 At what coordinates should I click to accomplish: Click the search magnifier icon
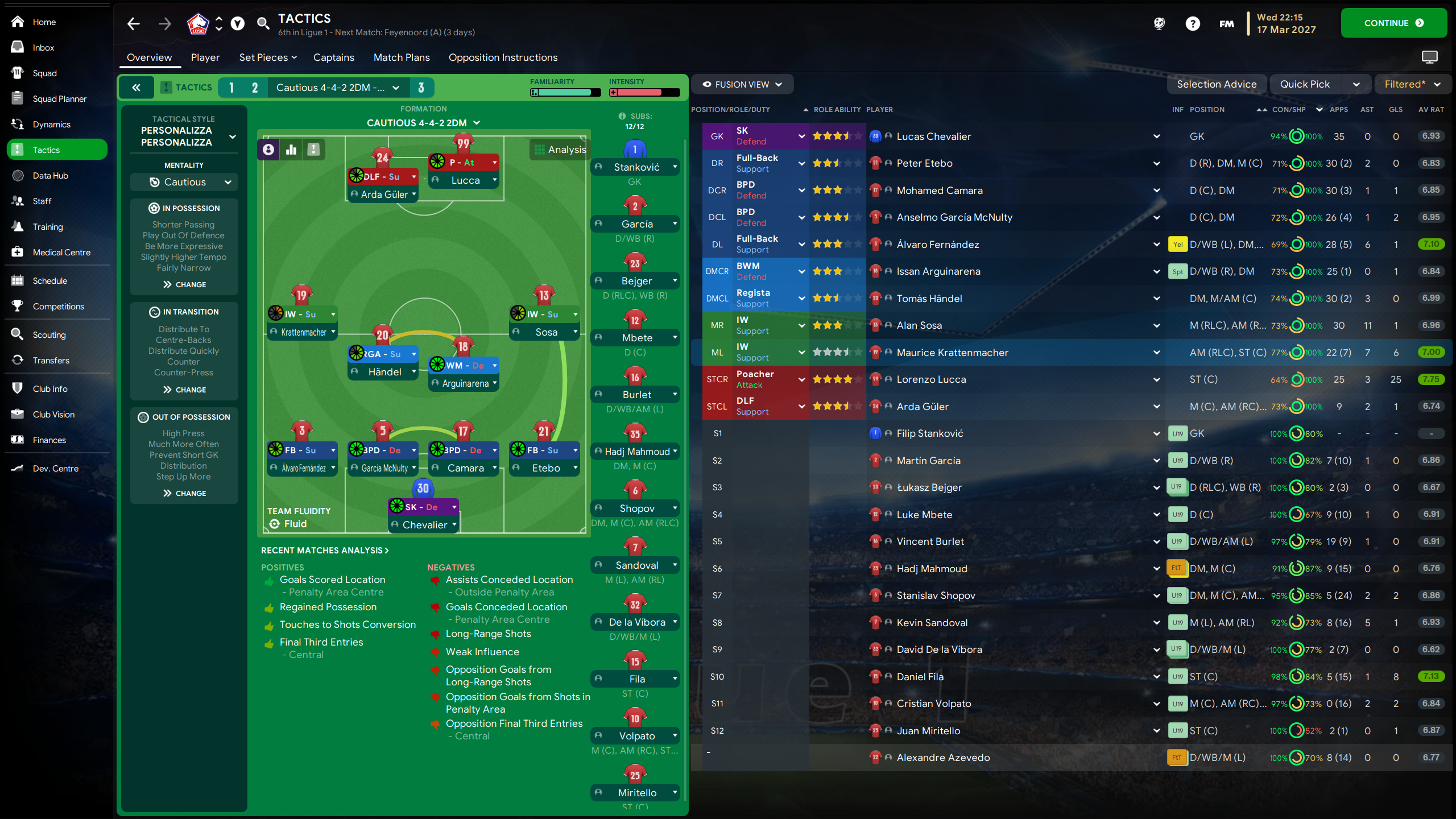pyautogui.click(x=263, y=24)
